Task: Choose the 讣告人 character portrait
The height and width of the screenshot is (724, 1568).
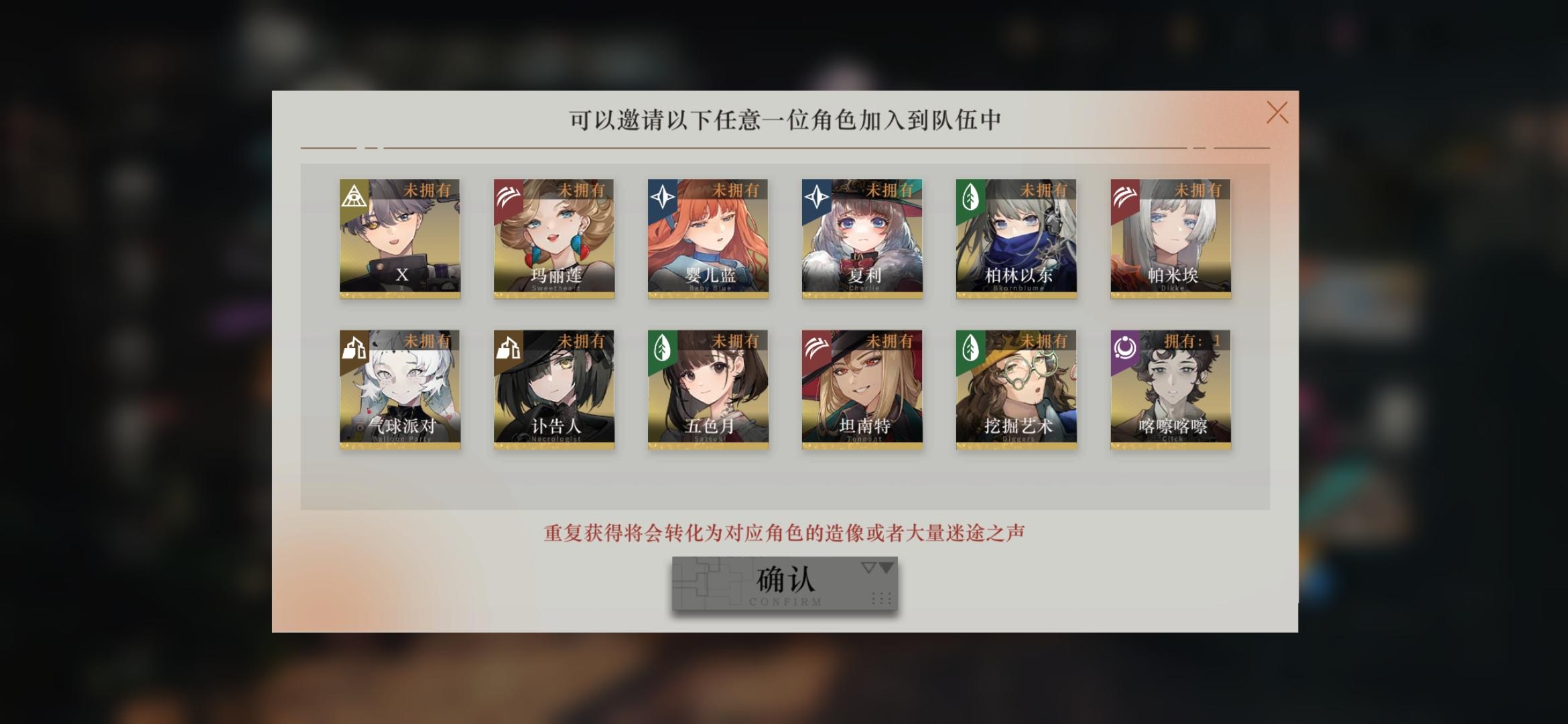Action: click(553, 389)
